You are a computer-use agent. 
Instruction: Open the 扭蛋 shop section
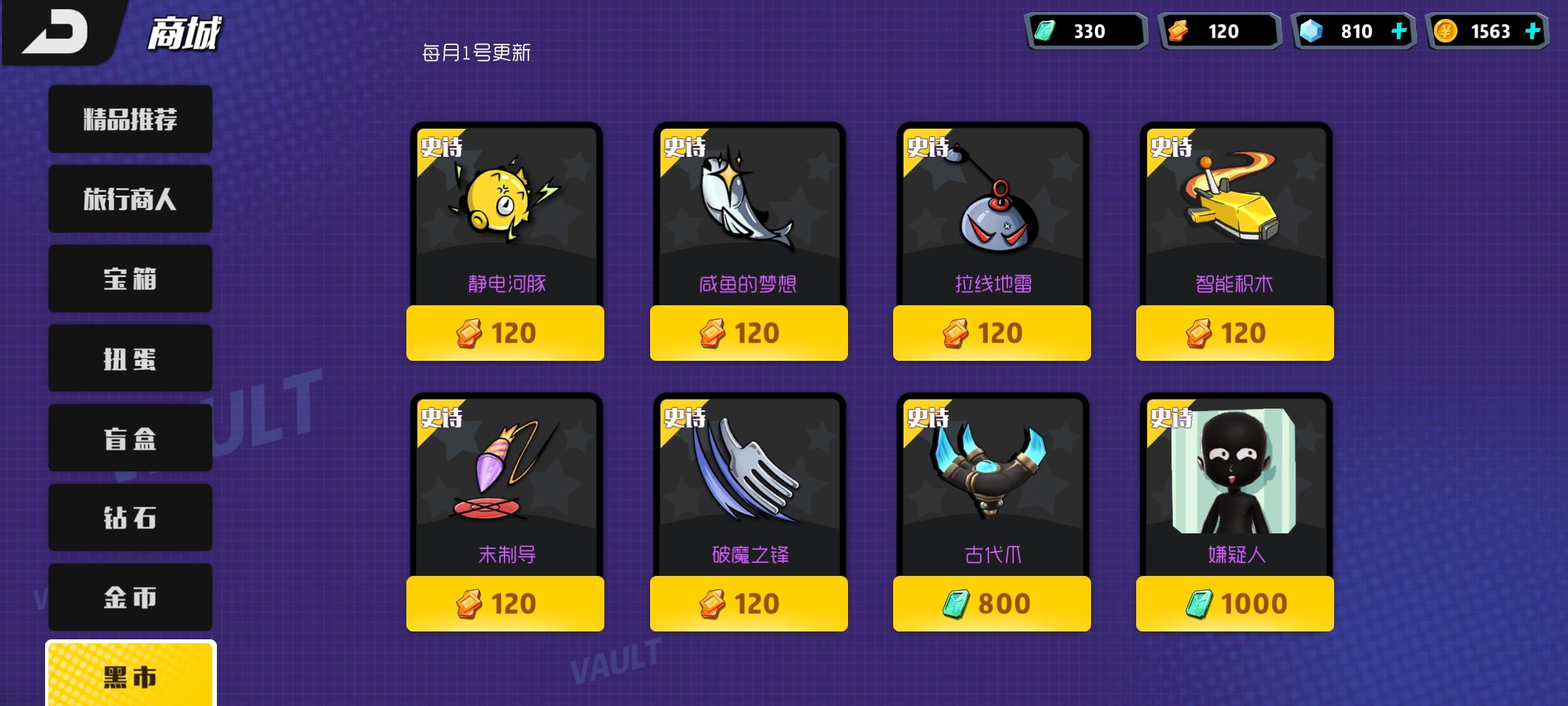(129, 358)
